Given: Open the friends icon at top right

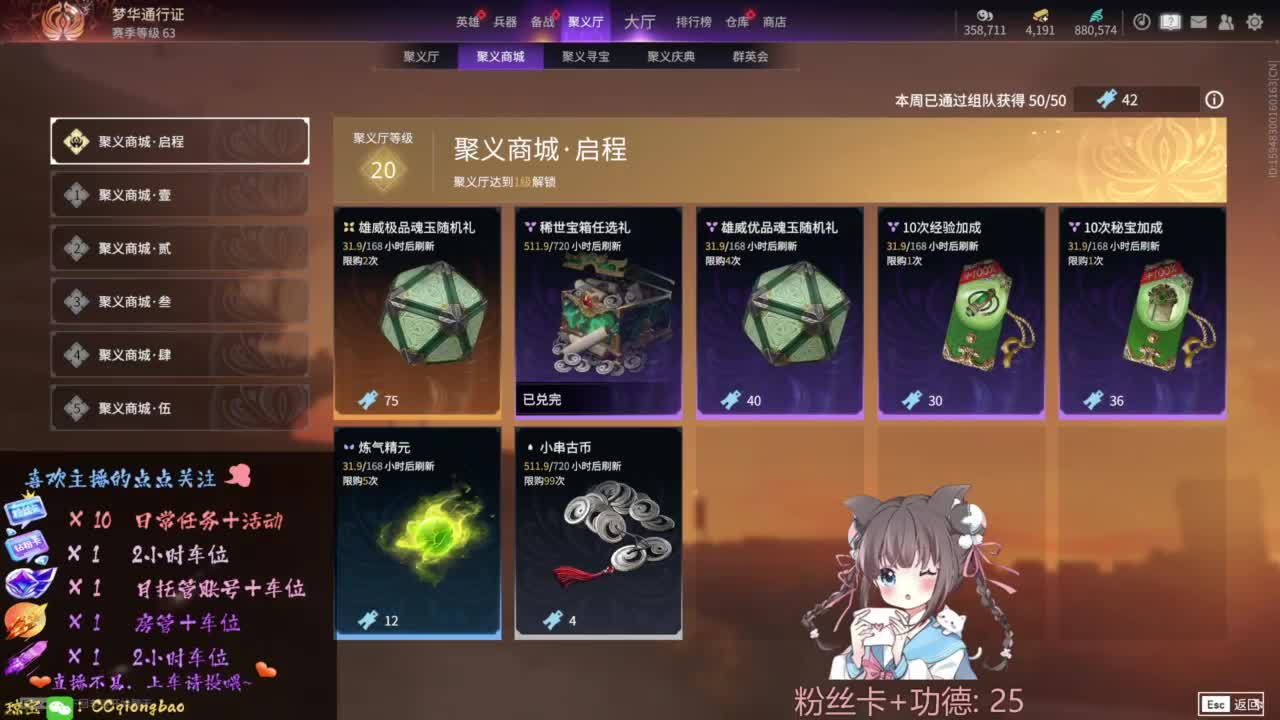Looking at the screenshot, I should [1226, 21].
